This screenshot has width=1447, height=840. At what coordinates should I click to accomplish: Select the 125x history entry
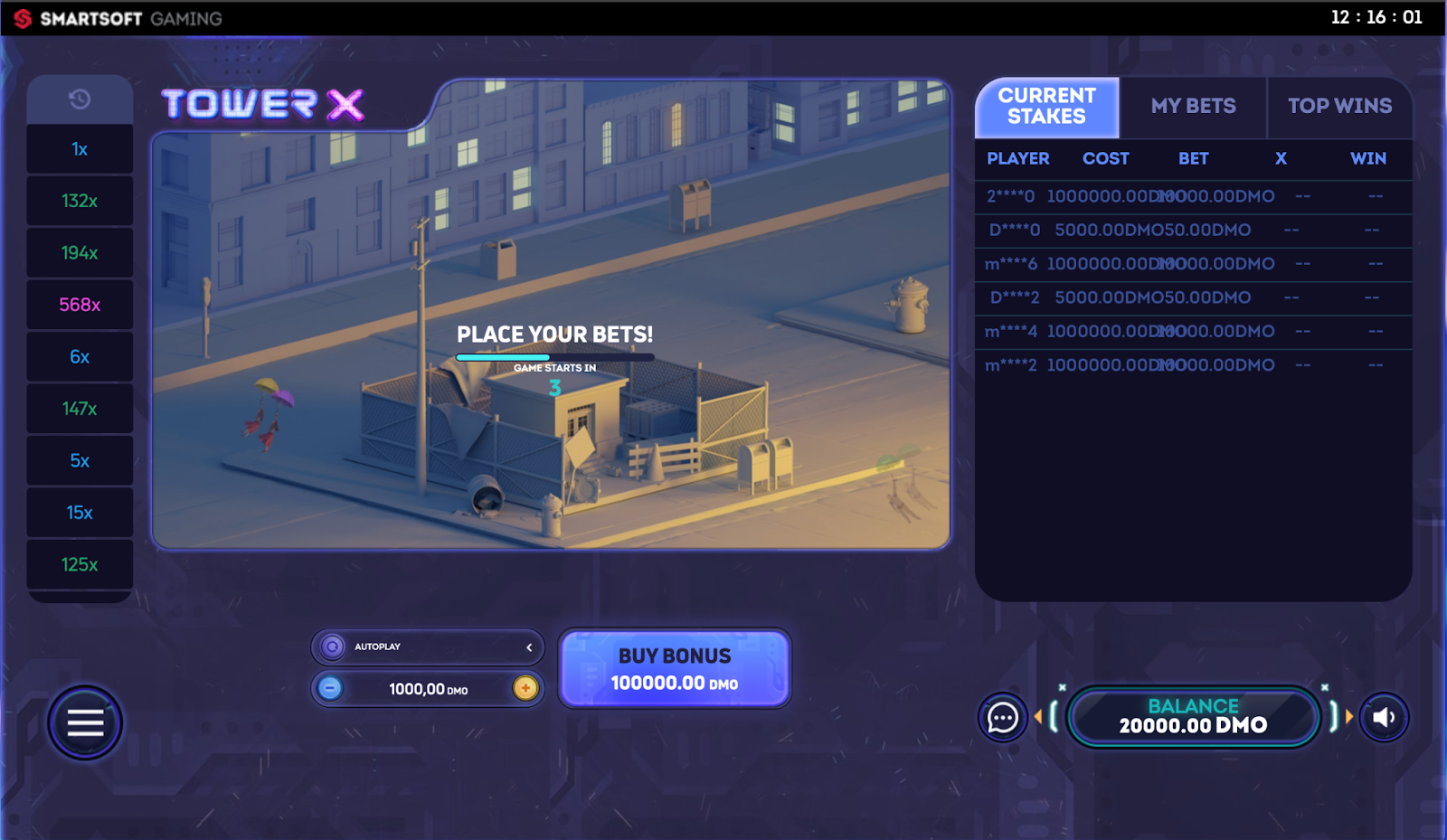(x=80, y=564)
